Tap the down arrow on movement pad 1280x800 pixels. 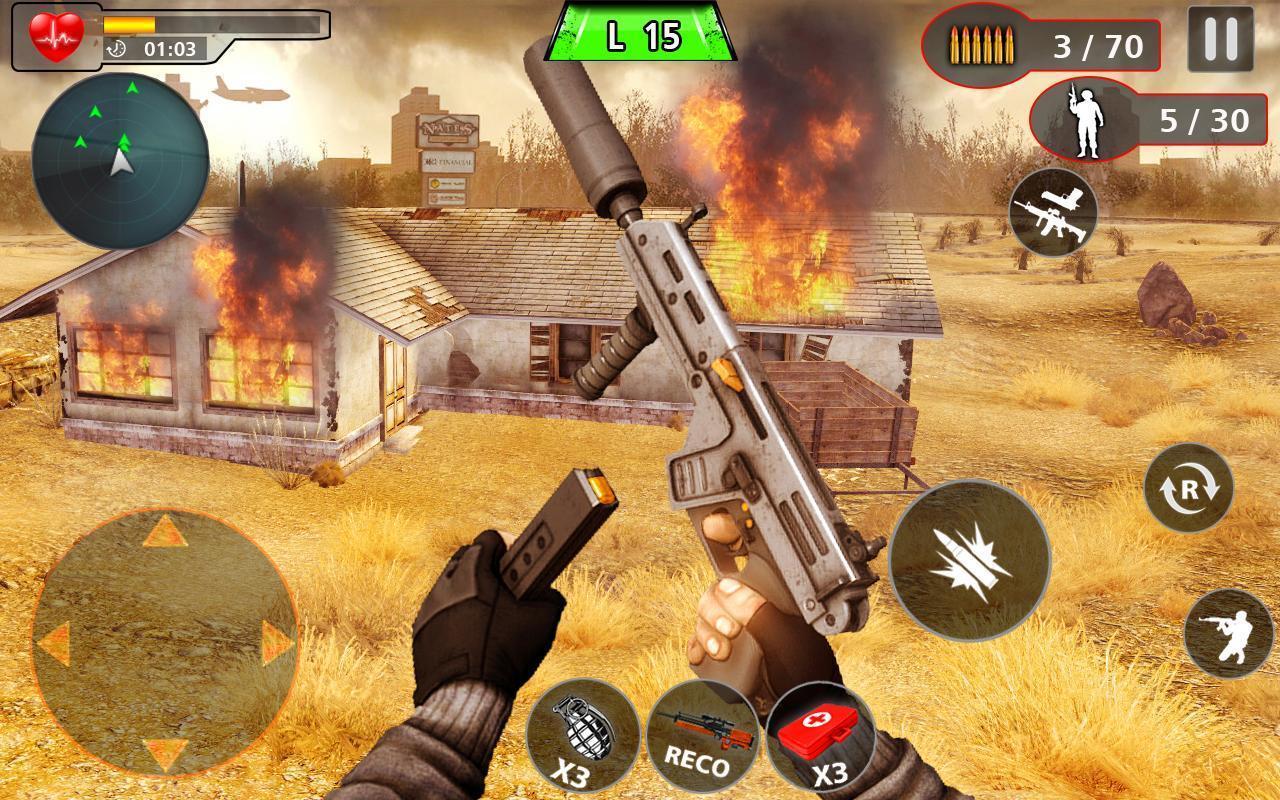click(x=165, y=752)
